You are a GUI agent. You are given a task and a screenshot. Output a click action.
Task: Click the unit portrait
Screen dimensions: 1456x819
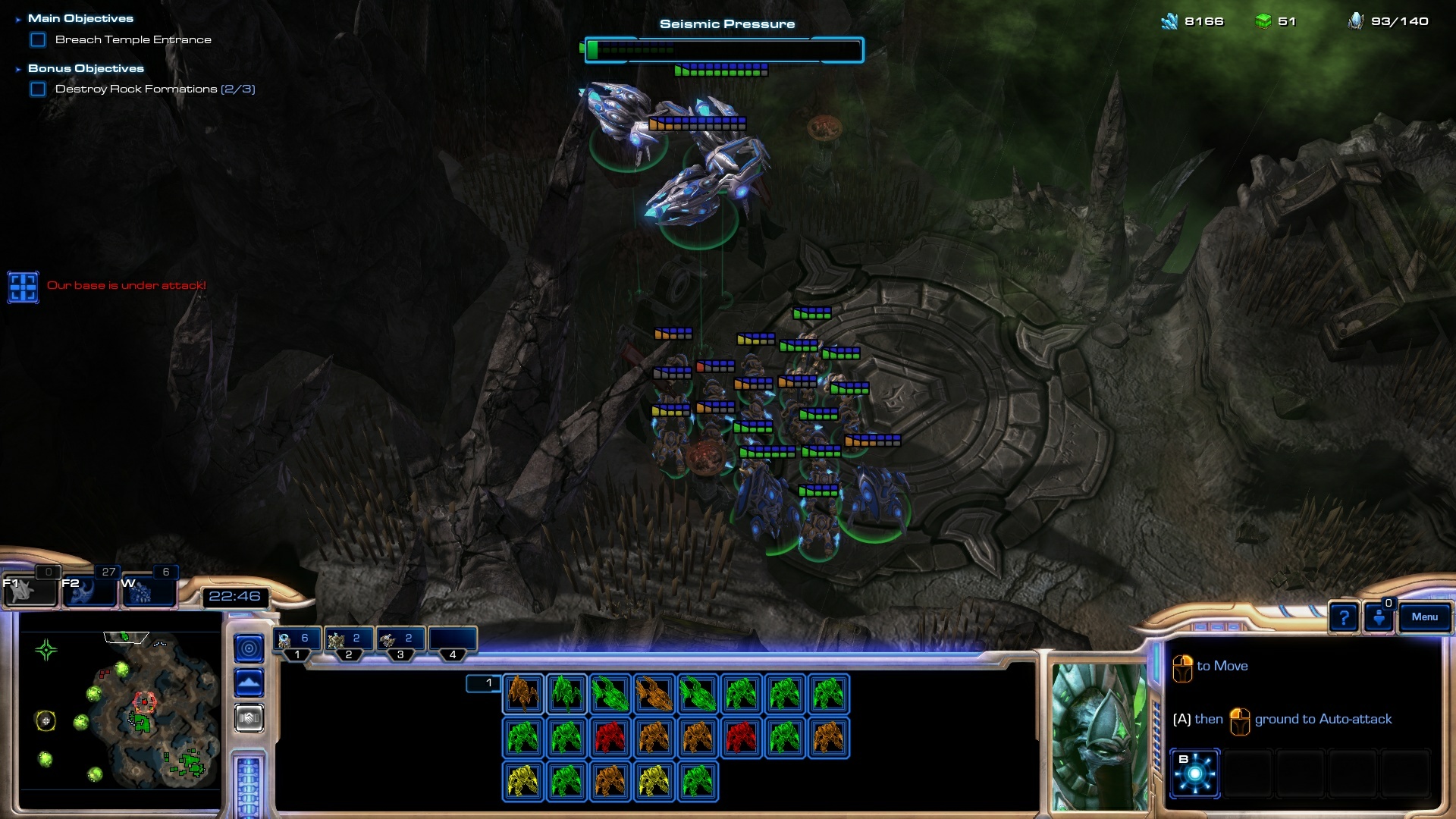pyautogui.click(x=1099, y=736)
